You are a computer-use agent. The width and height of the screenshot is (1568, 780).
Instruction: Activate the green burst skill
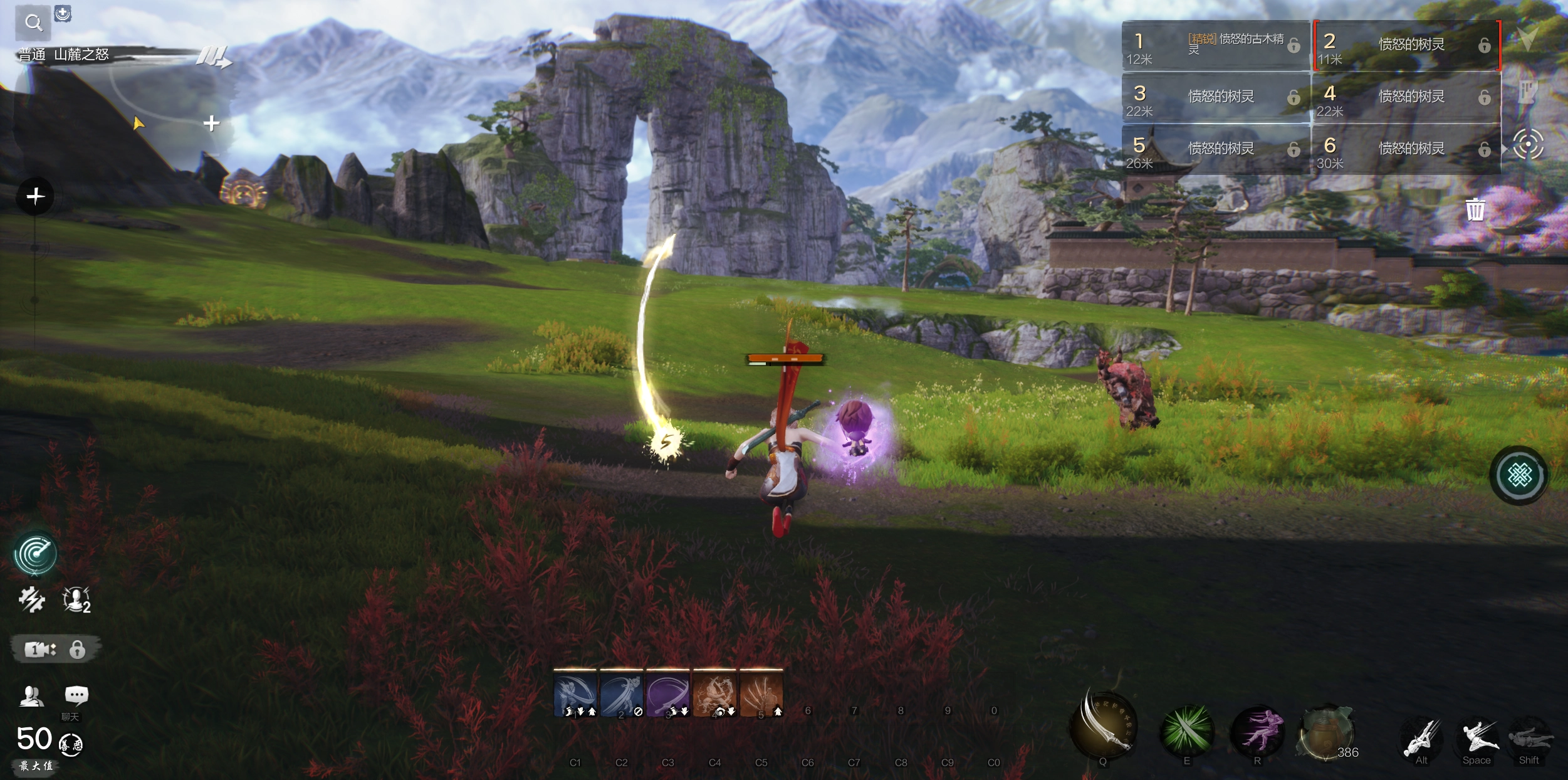[x=1186, y=730]
